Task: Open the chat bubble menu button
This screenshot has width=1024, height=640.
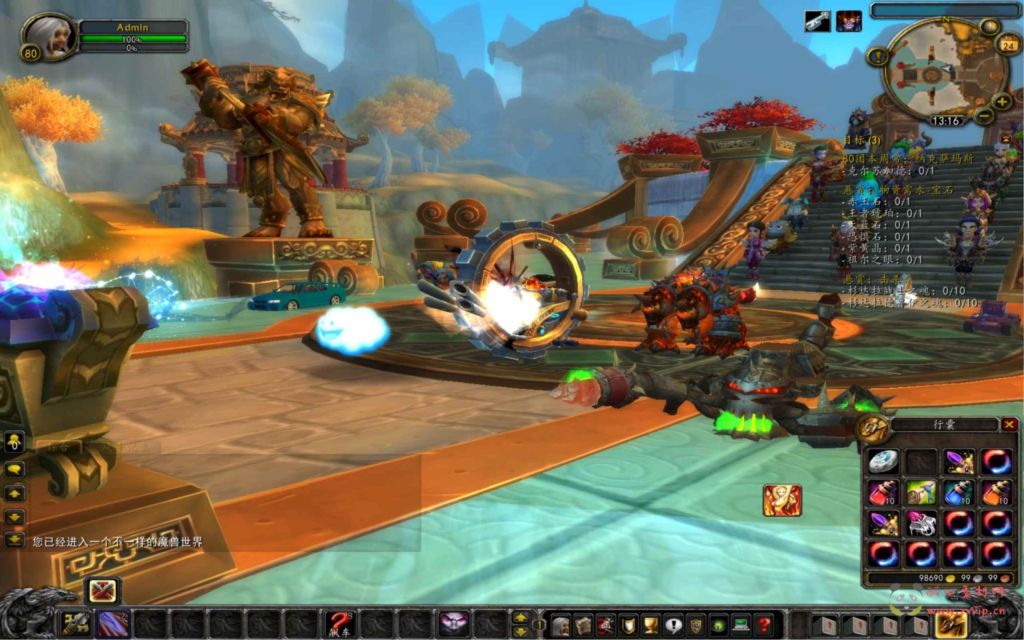Action: point(14,467)
